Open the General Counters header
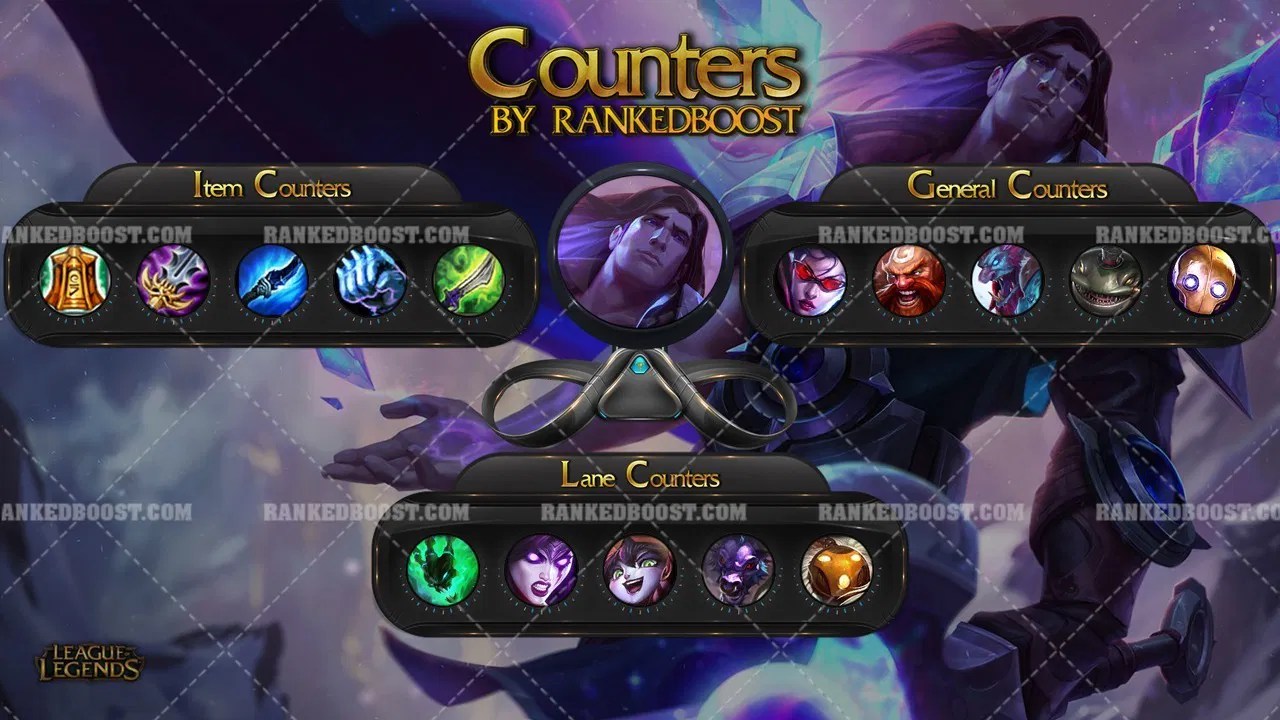This screenshot has height=720, width=1280. [x=1007, y=186]
